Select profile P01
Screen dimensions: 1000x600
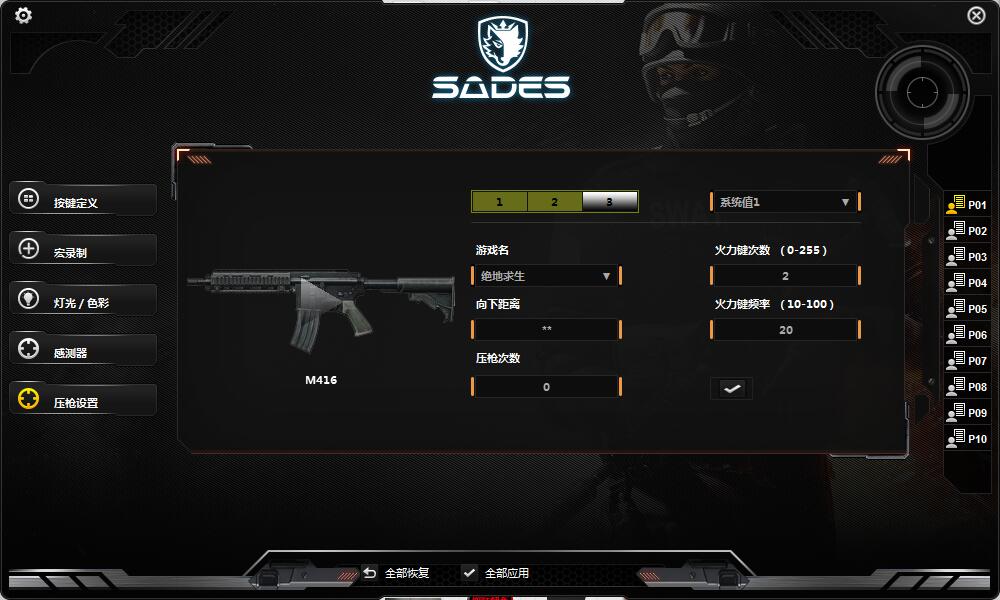[x=967, y=205]
